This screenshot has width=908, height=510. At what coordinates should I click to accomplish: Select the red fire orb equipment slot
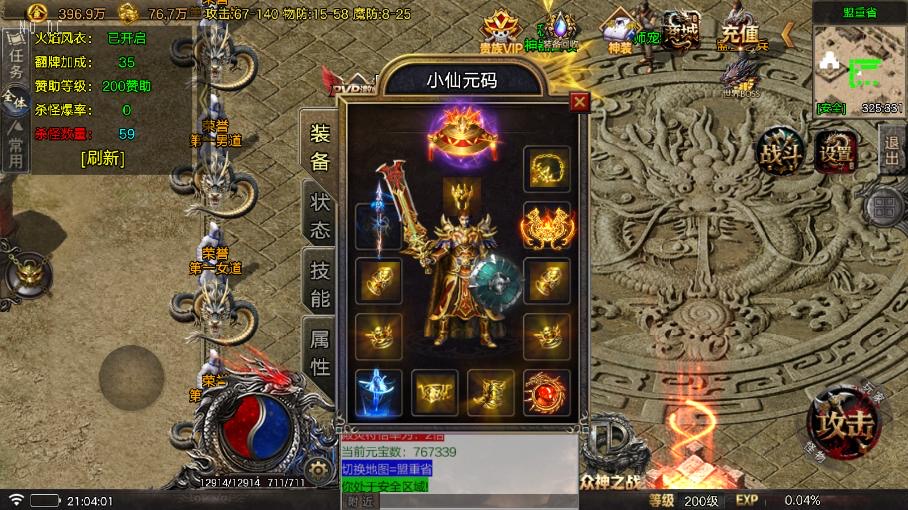(x=547, y=392)
